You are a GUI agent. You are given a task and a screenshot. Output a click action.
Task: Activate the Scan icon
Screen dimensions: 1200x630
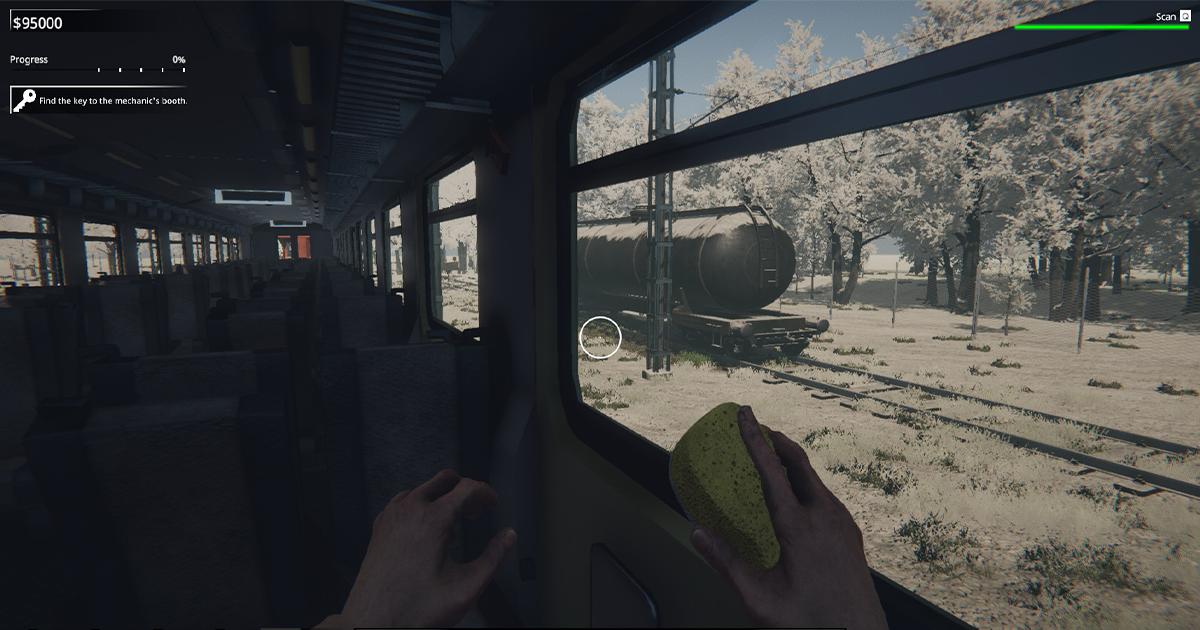1184,16
